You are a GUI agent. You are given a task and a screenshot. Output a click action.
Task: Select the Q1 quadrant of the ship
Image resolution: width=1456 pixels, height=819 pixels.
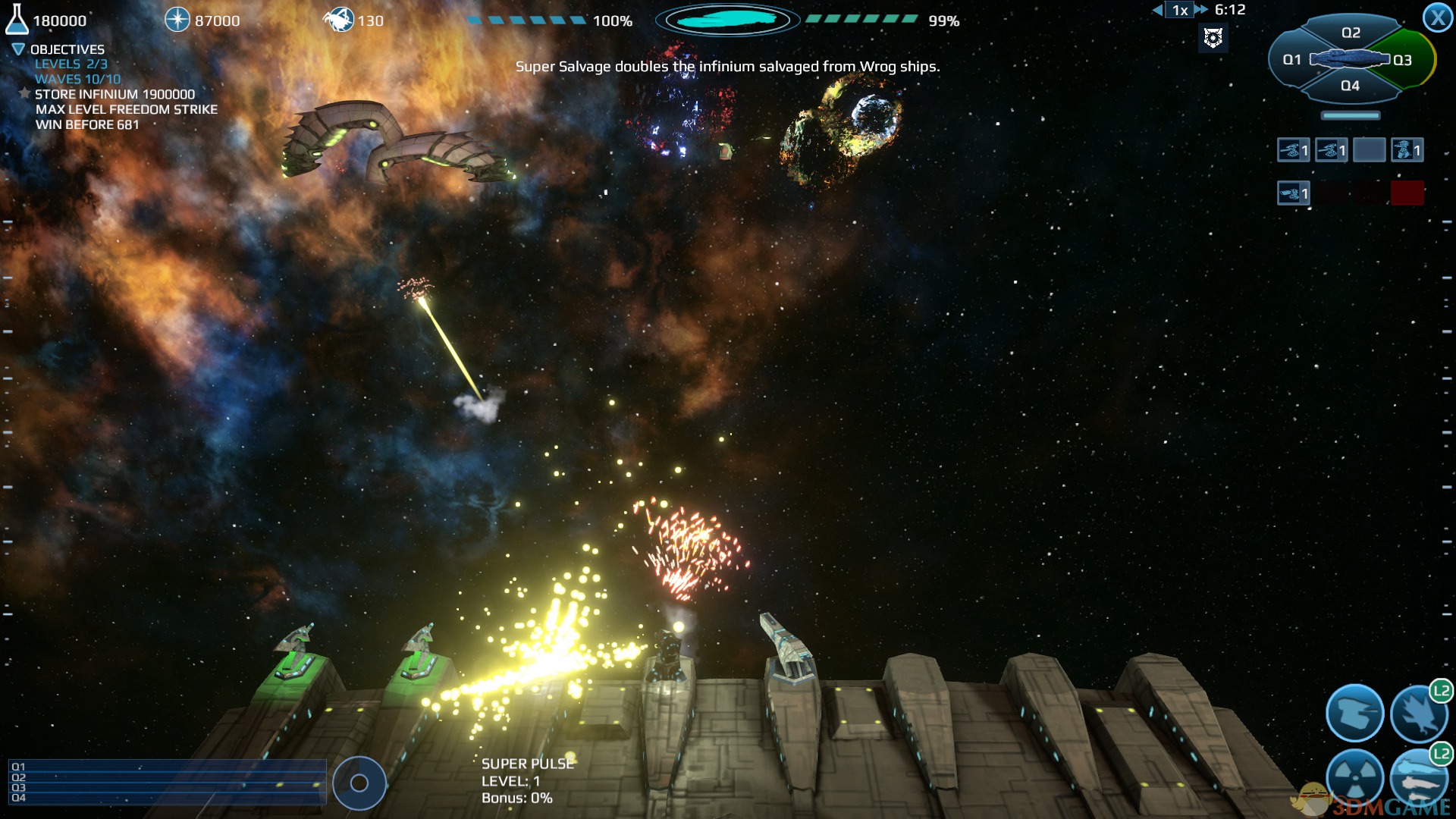pyautogui.click(x=1291, y=59)
